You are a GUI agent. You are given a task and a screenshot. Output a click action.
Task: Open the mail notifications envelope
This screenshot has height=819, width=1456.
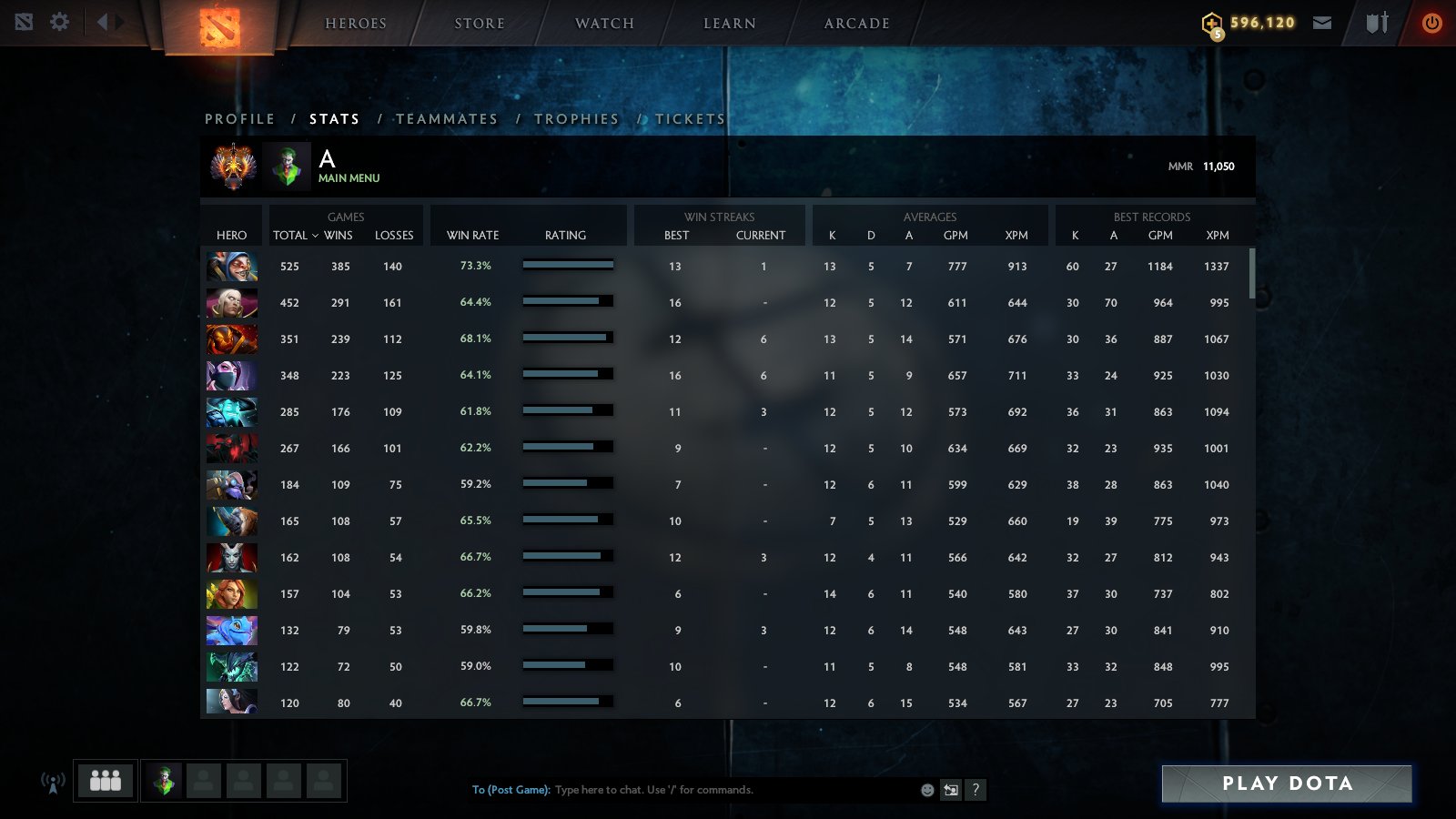click(1322, 22)
